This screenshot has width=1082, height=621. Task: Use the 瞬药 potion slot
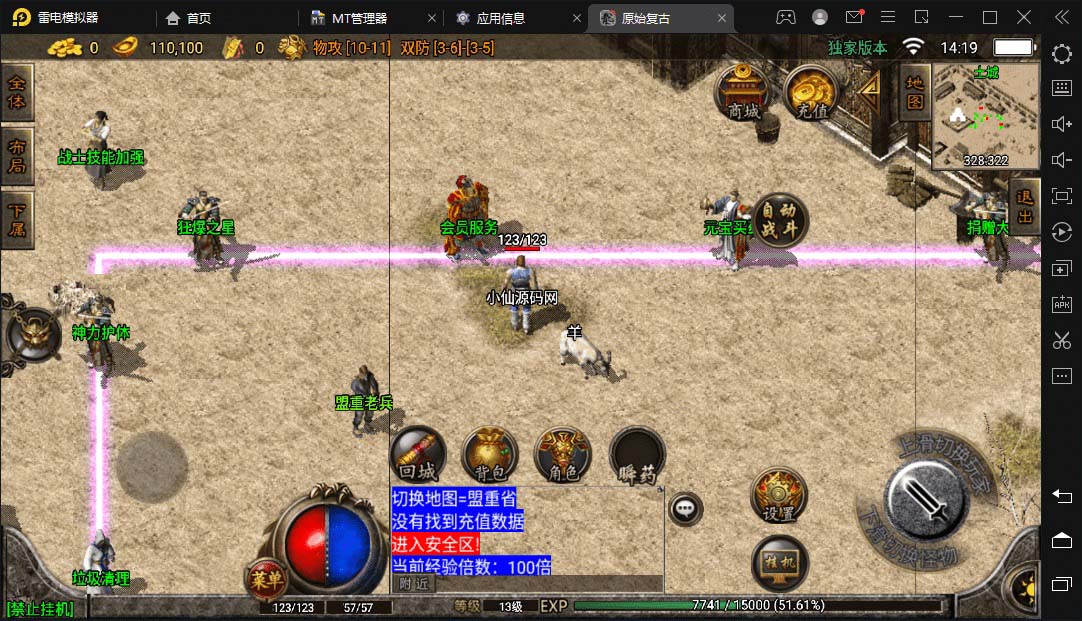click(x=637, y=454)
